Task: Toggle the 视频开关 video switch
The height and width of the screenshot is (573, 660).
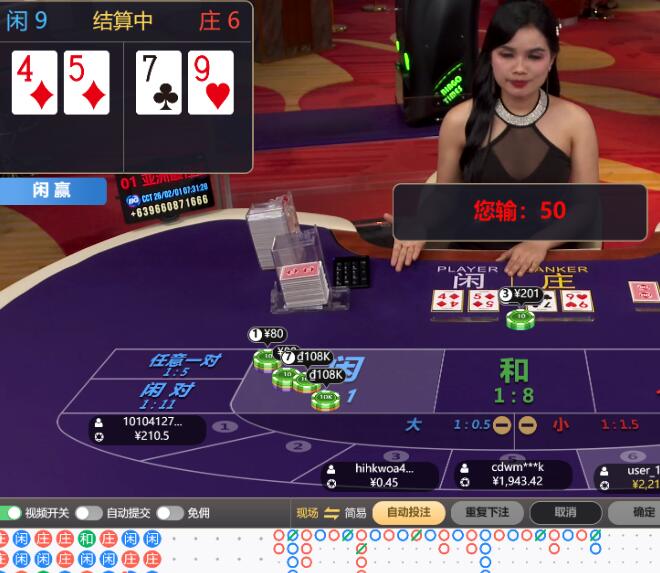Action: (x=11, y=513)
